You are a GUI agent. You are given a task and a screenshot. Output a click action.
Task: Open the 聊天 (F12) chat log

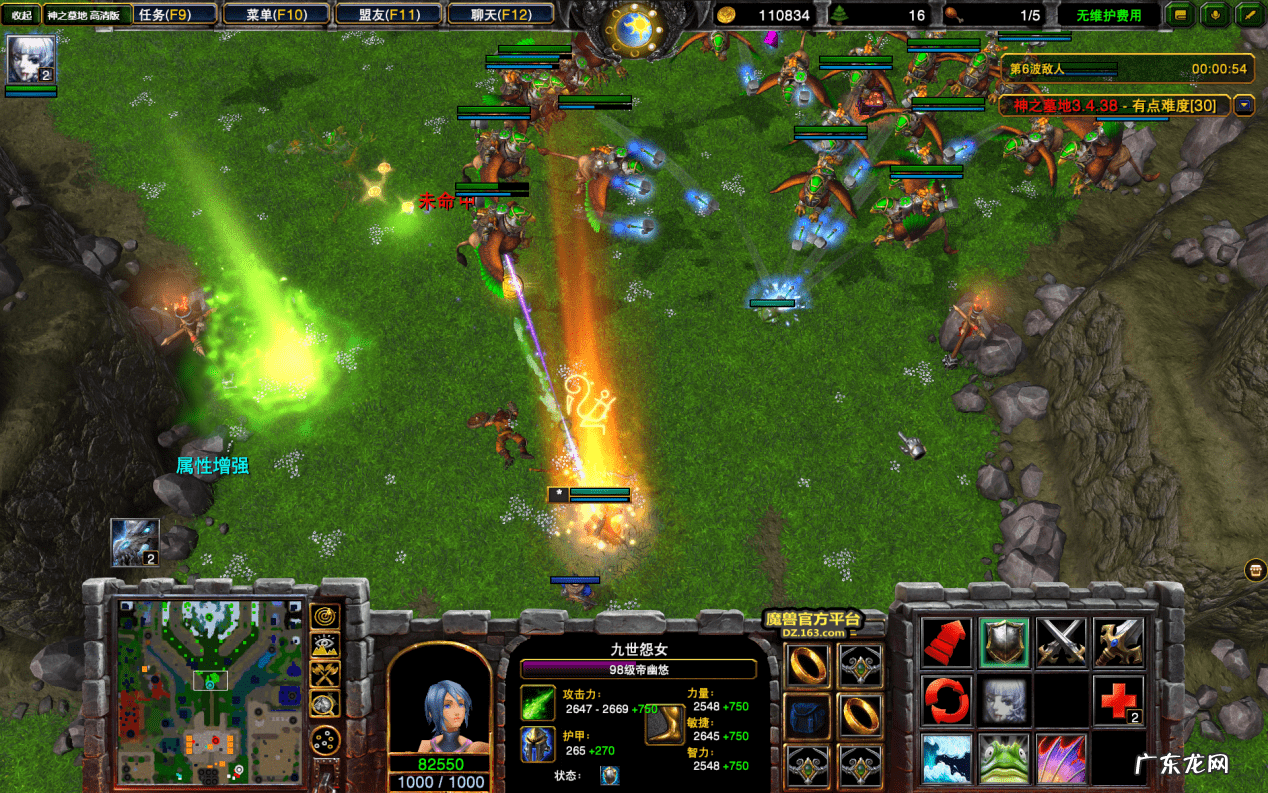[x=499, y=15]
